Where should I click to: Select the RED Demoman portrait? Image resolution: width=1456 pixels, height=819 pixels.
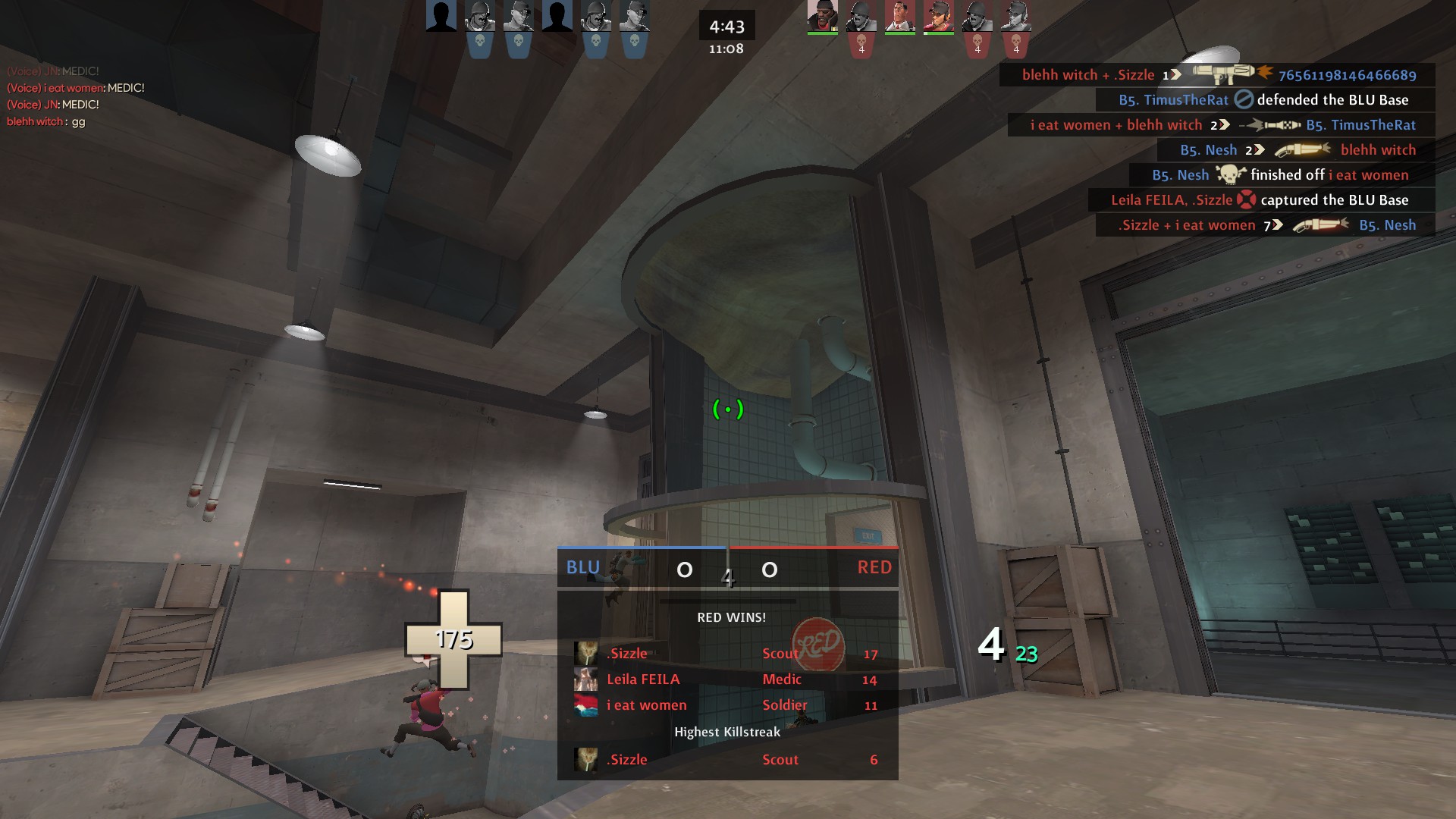tap(822, 17)
